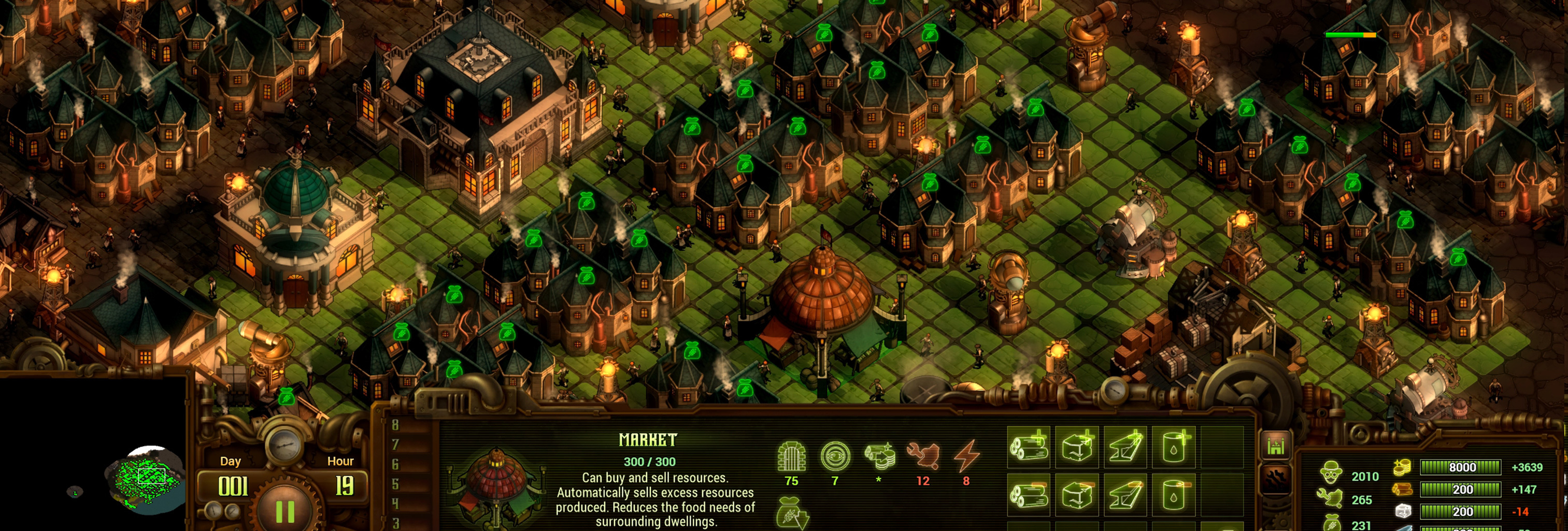Buy oil barrel with plus sign

[x=1174, y=447]
